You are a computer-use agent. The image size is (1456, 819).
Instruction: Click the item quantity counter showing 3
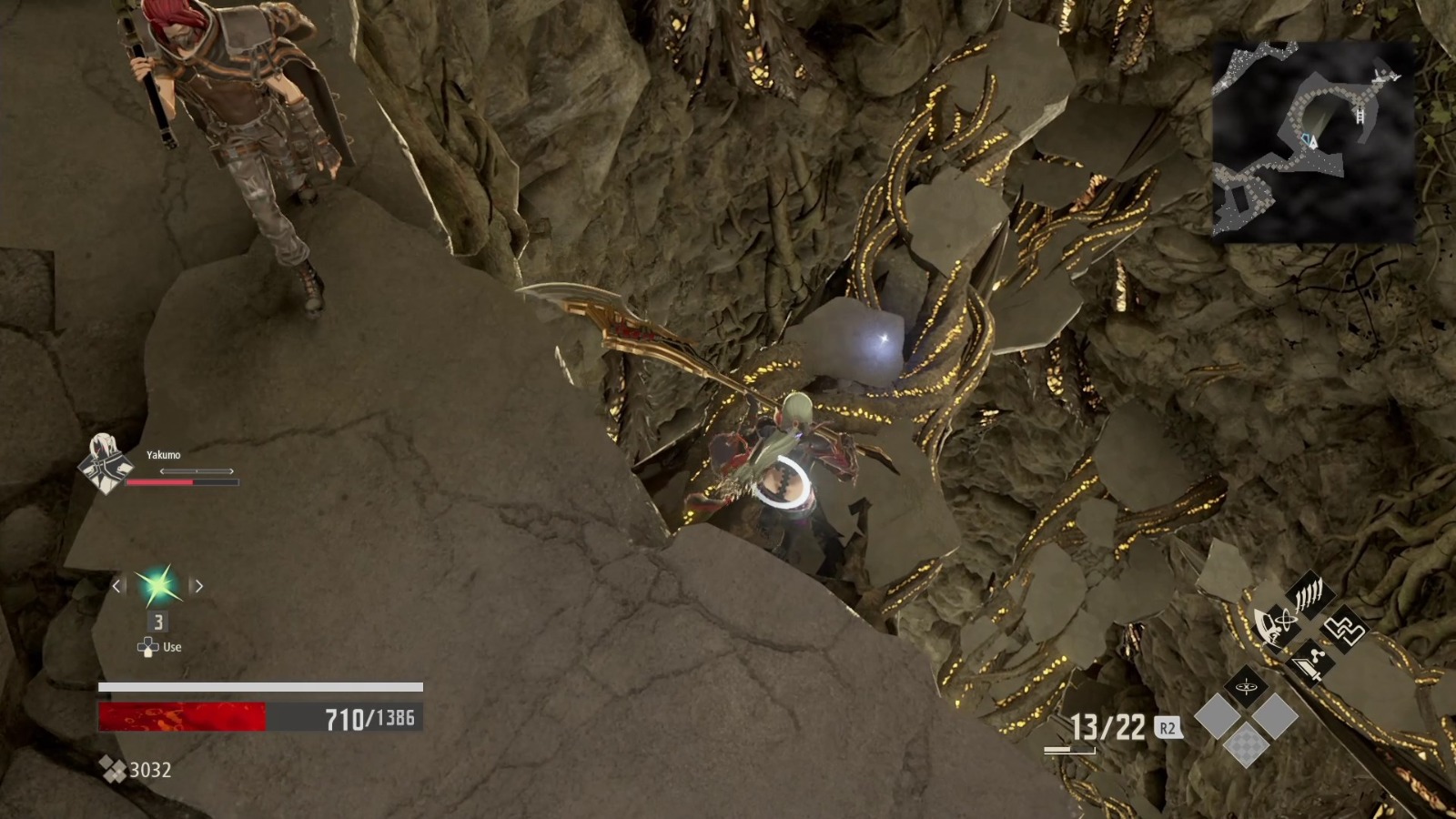[x=157, y=621]
